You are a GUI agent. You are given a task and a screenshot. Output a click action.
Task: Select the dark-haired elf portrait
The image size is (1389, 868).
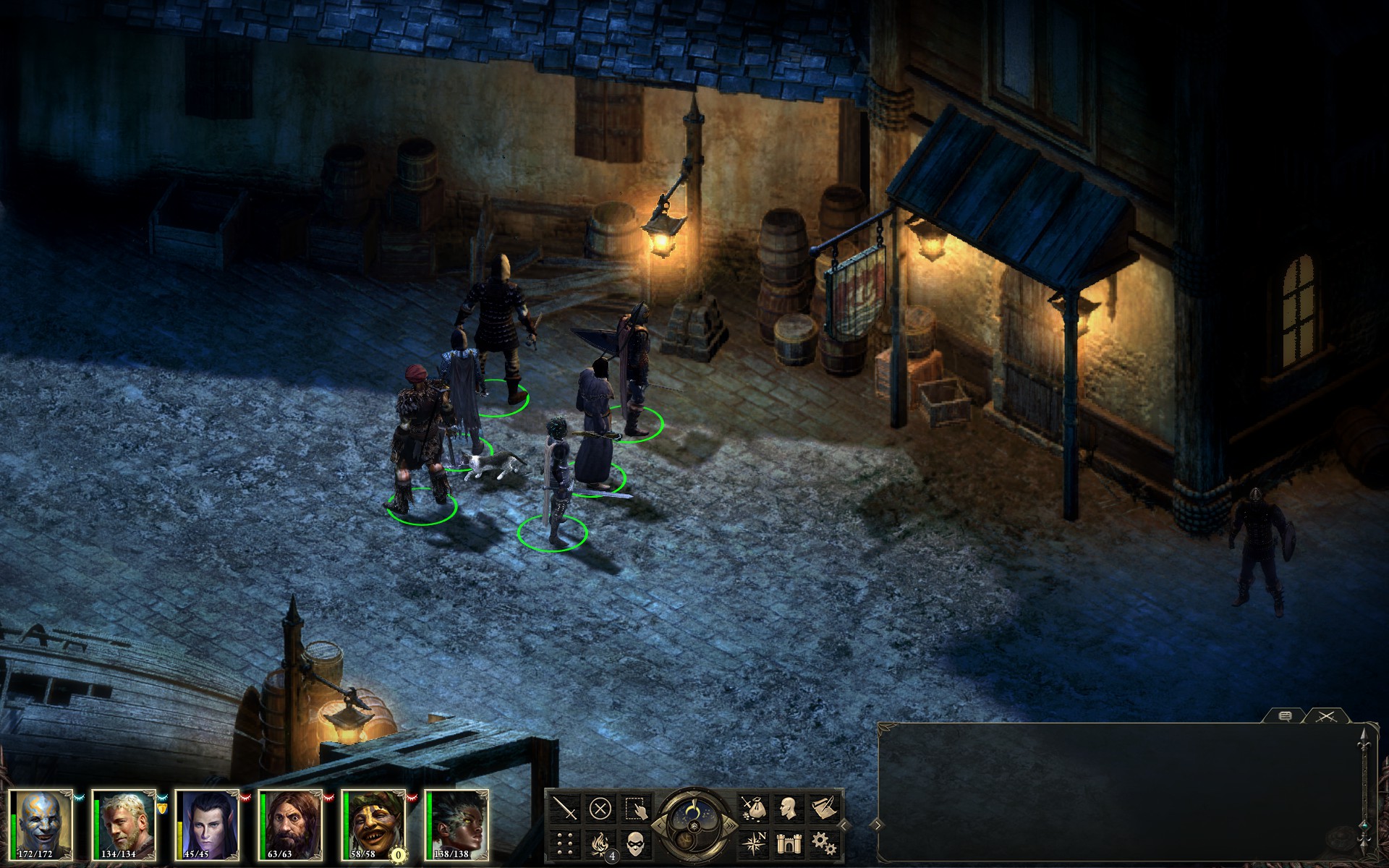(x=208, y=825)
